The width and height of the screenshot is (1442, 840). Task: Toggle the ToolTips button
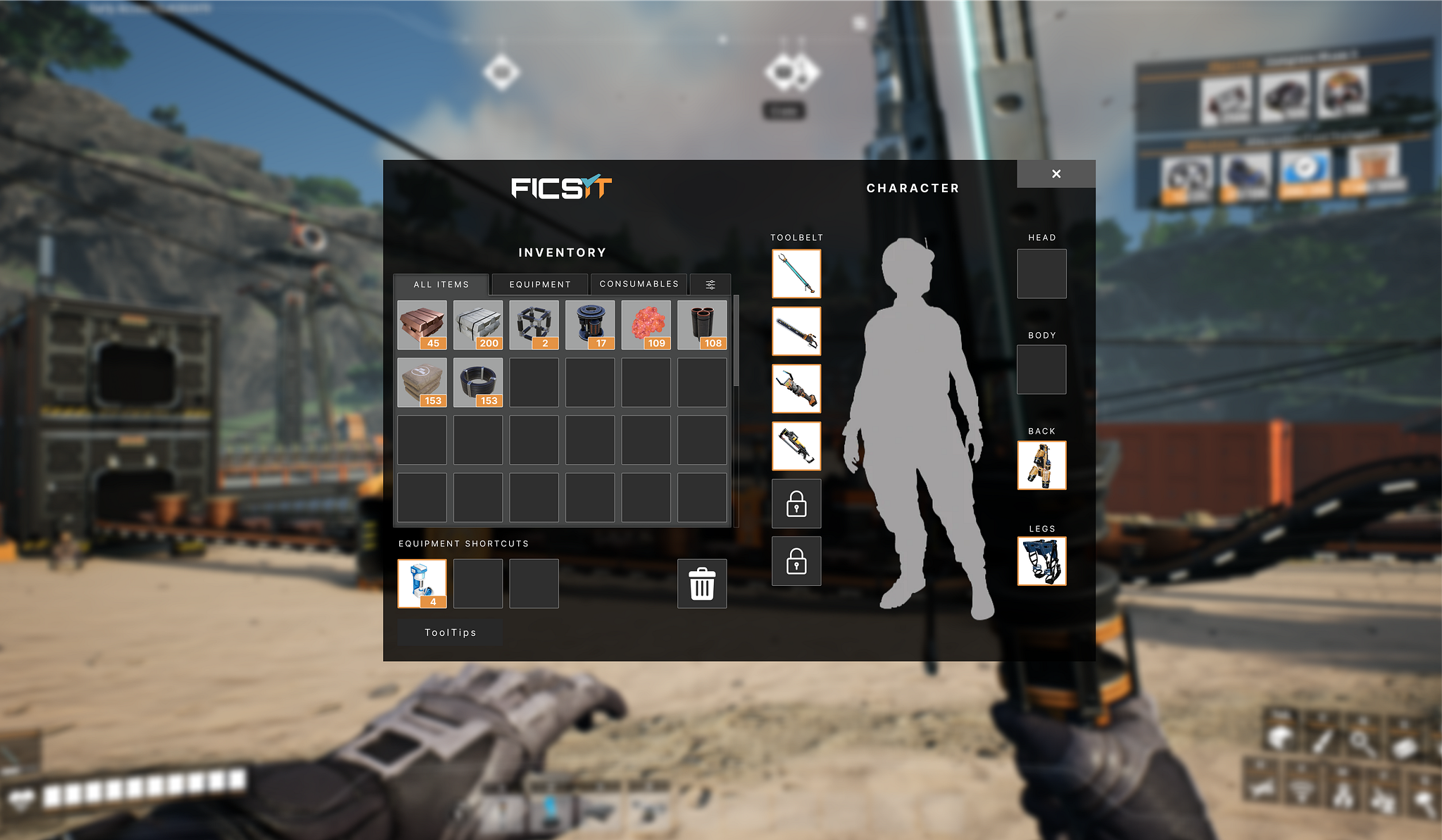point(450,632)
